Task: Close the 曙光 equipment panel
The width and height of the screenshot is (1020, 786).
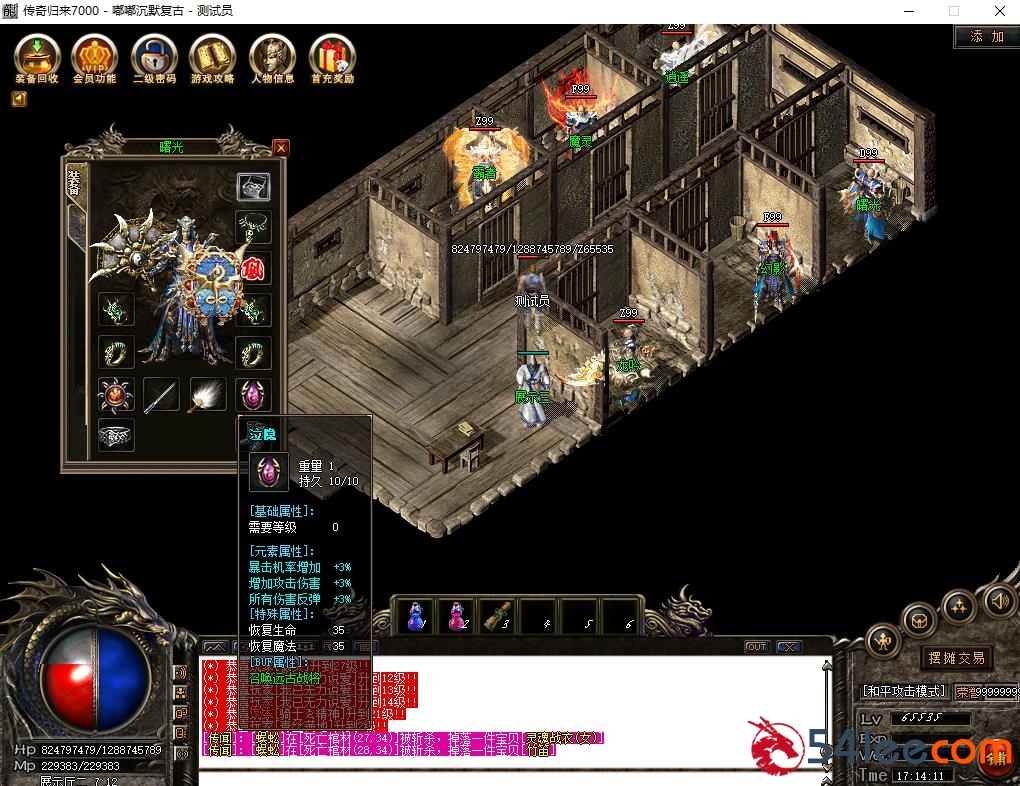Action: coord(280,148)
